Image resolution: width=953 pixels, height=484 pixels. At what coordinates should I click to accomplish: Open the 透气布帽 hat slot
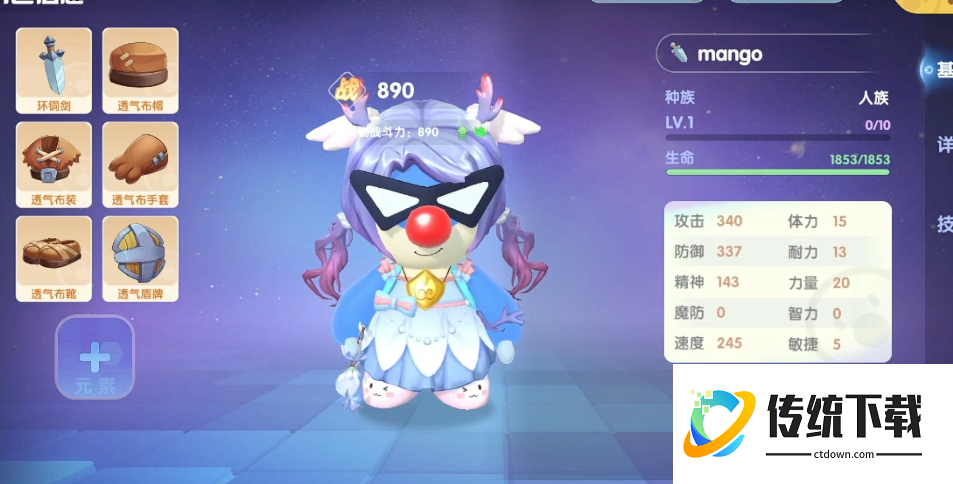140,69
